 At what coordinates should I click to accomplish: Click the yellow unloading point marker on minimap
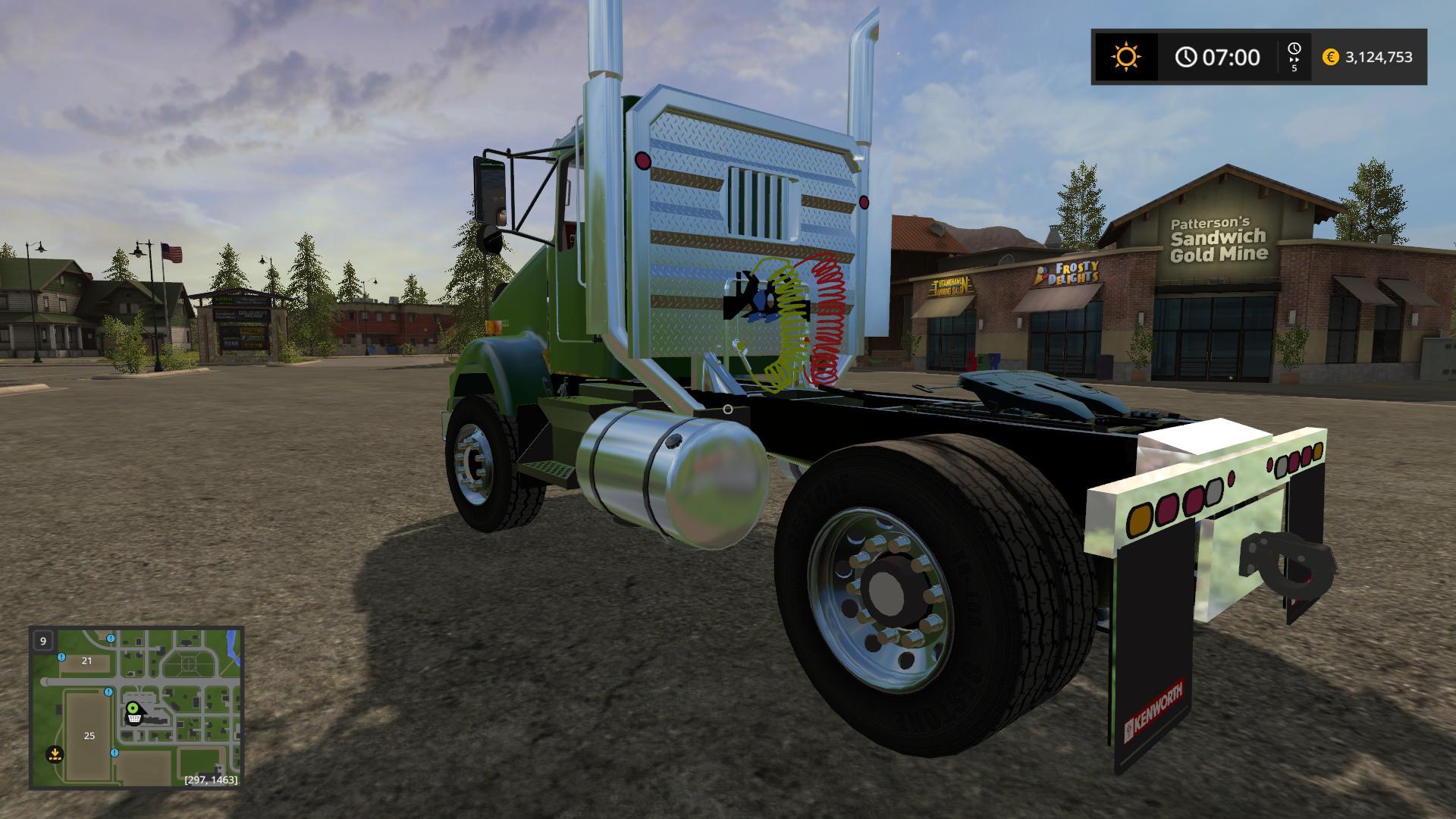pyautogui.click(x=54, y=754)
